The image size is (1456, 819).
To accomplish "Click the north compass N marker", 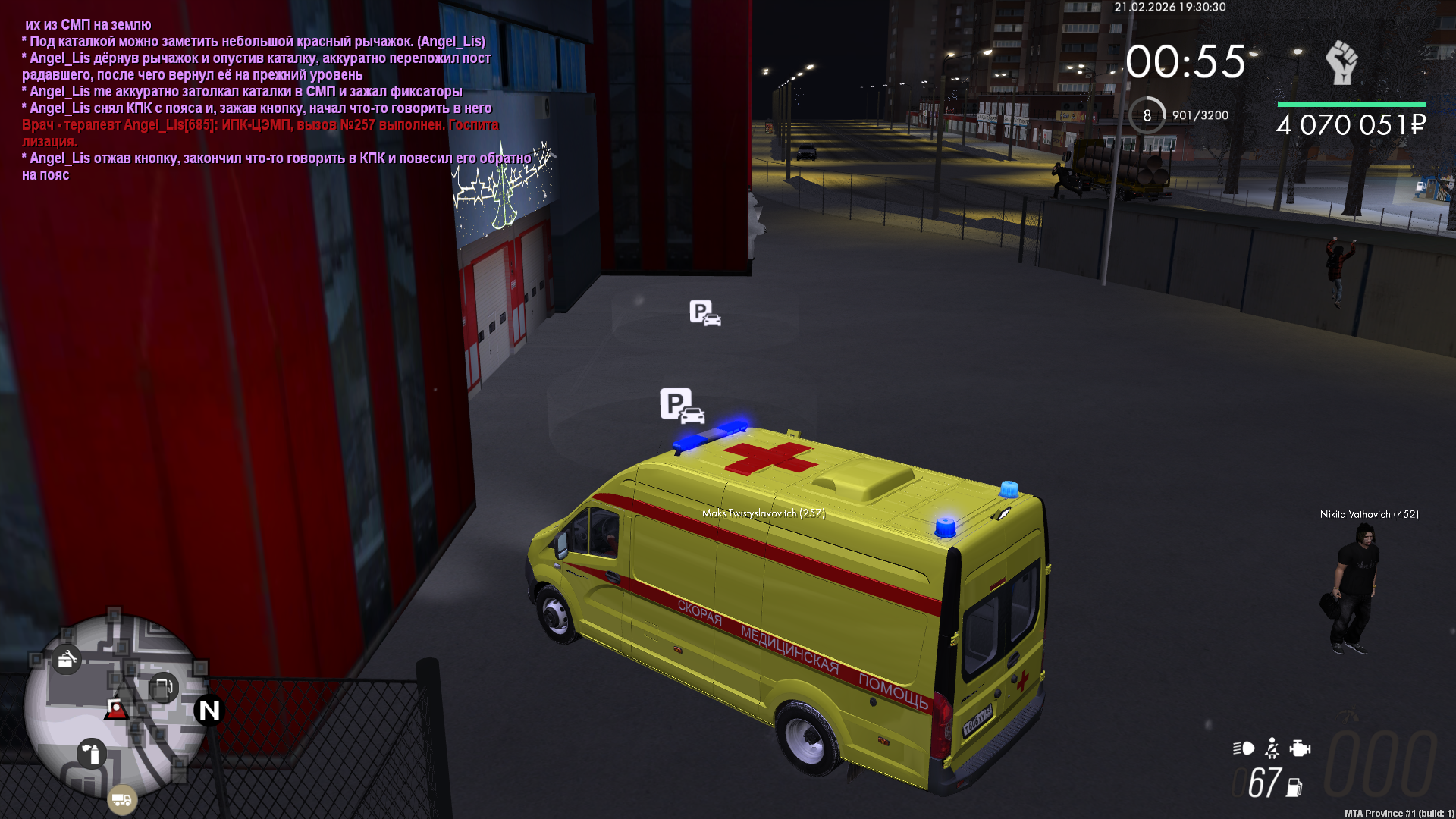I will click(209, 711).
